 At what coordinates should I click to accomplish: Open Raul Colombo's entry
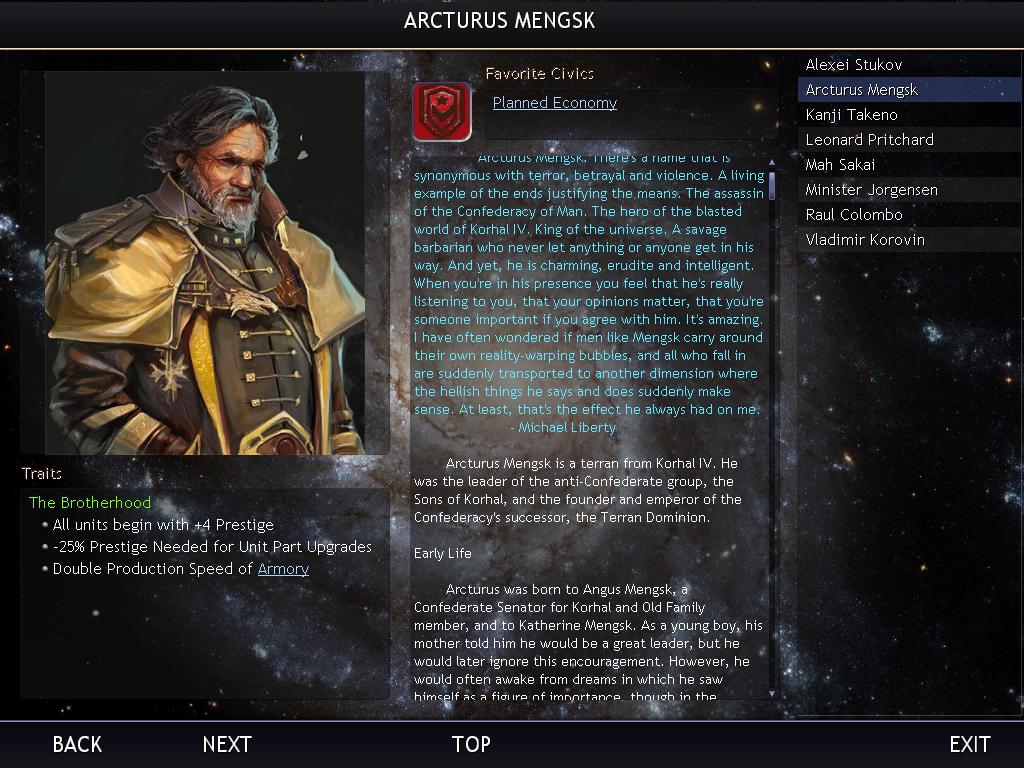[854, 215]
